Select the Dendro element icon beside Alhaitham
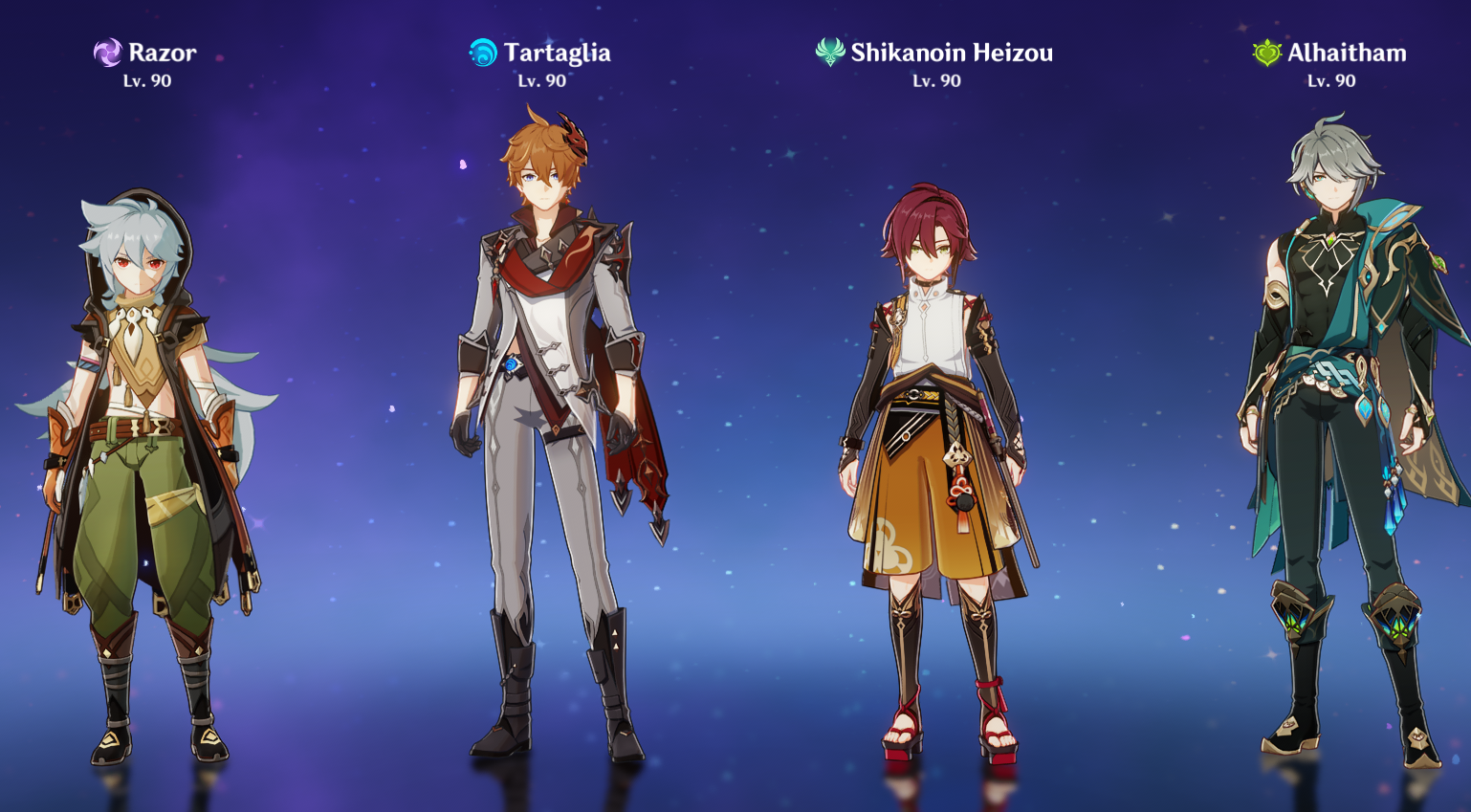The height and width of the screenshot is (812, 1471). (1265, 53)
